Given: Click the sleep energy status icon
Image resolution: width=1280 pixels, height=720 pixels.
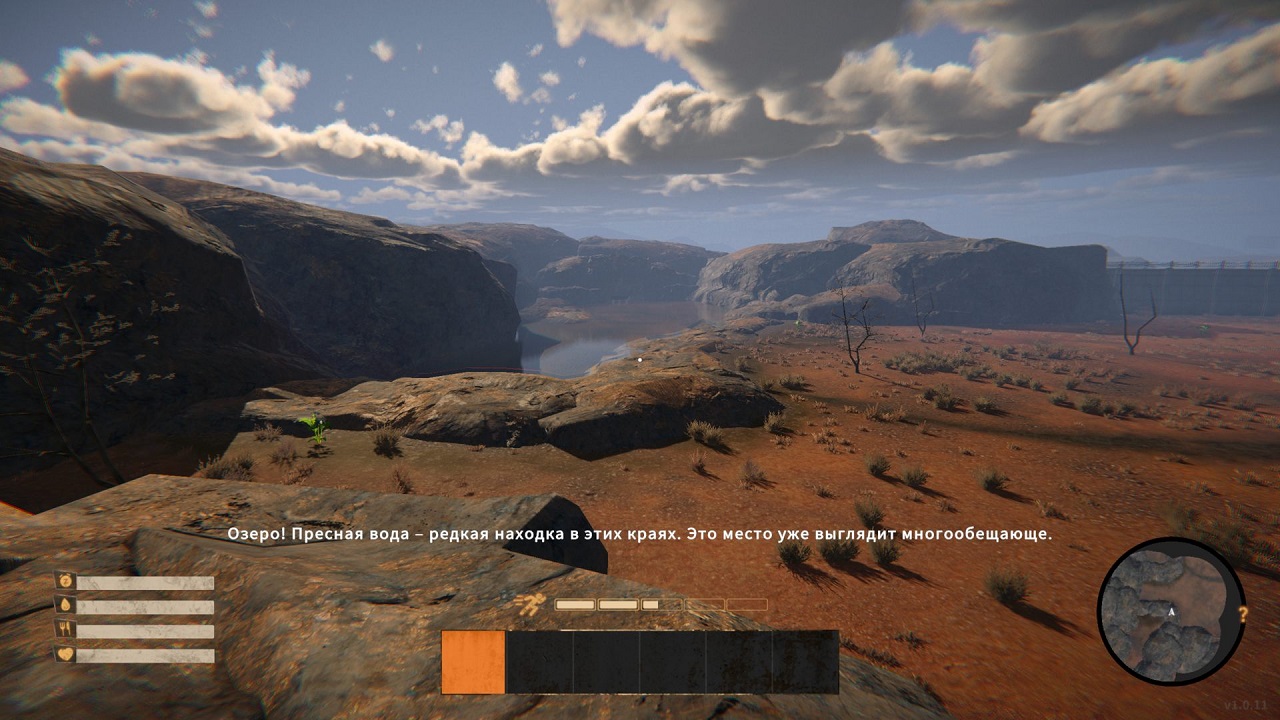Looking at the screenshot, I should click(x=64, y=581).
